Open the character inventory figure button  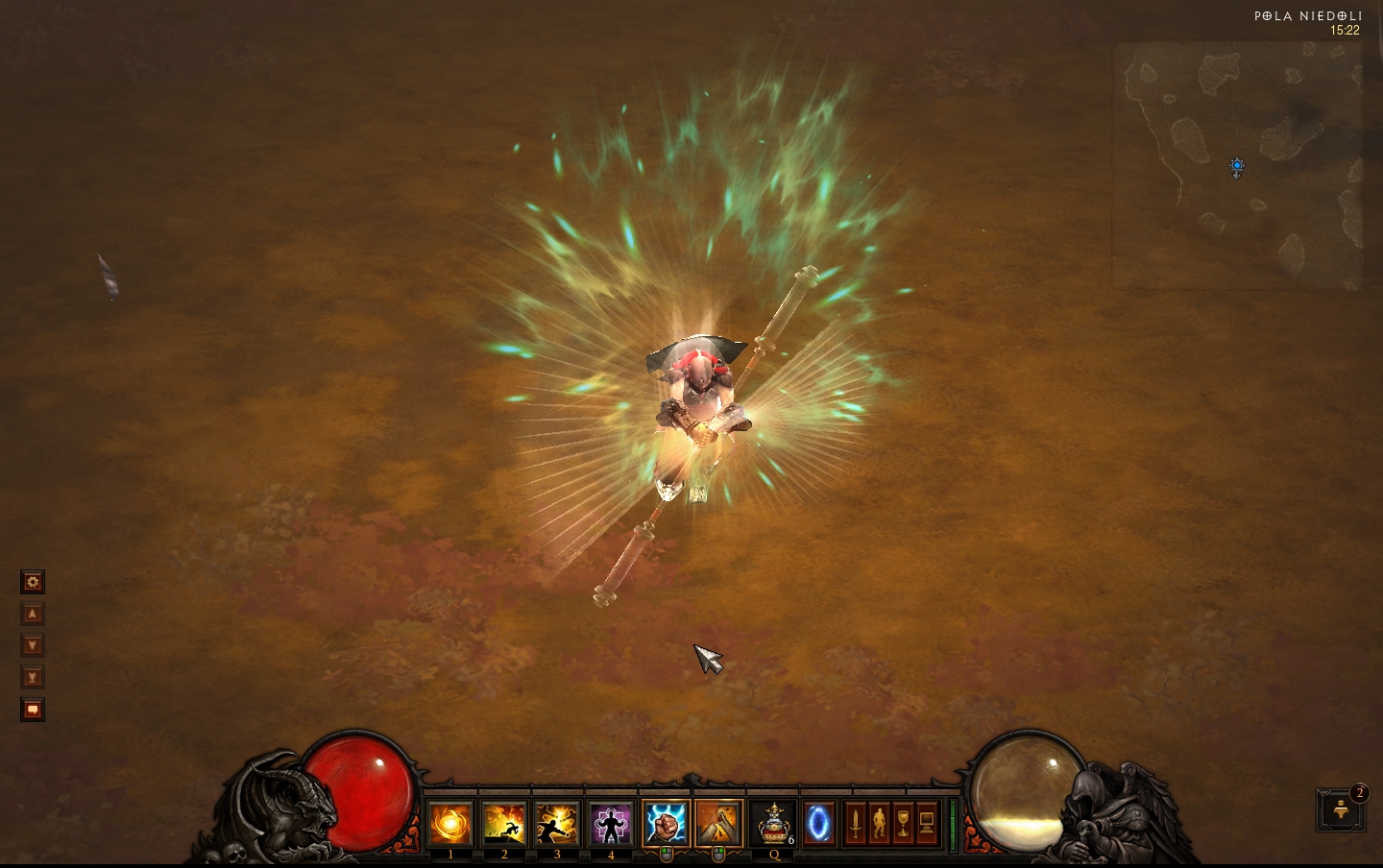879,824
